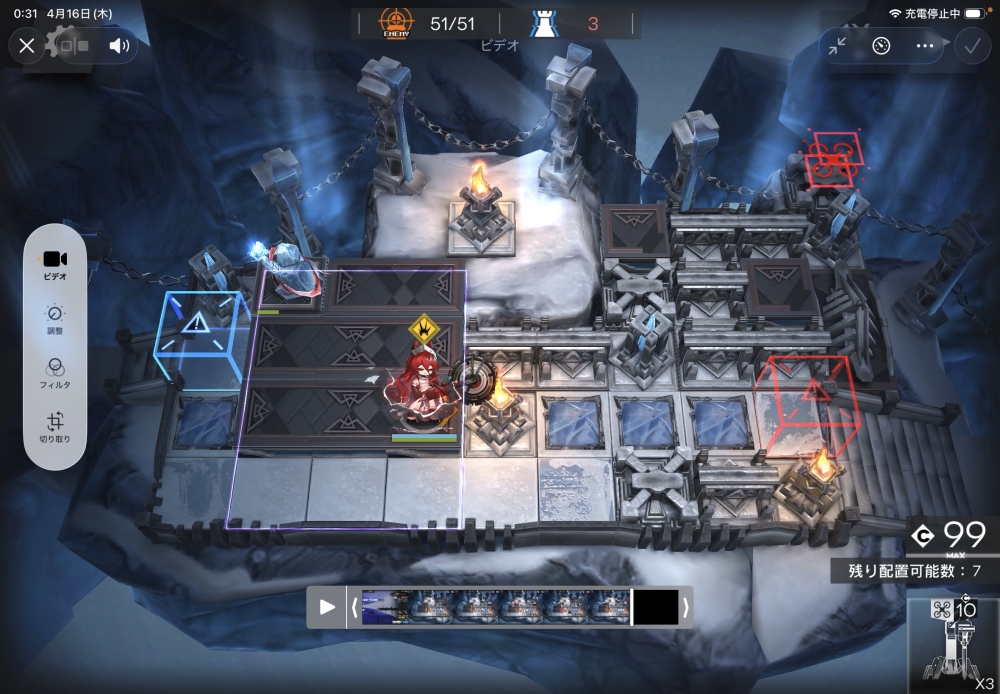Click the video frame timeline strip
Viewport: 1000px width, 694px height.
497,607
